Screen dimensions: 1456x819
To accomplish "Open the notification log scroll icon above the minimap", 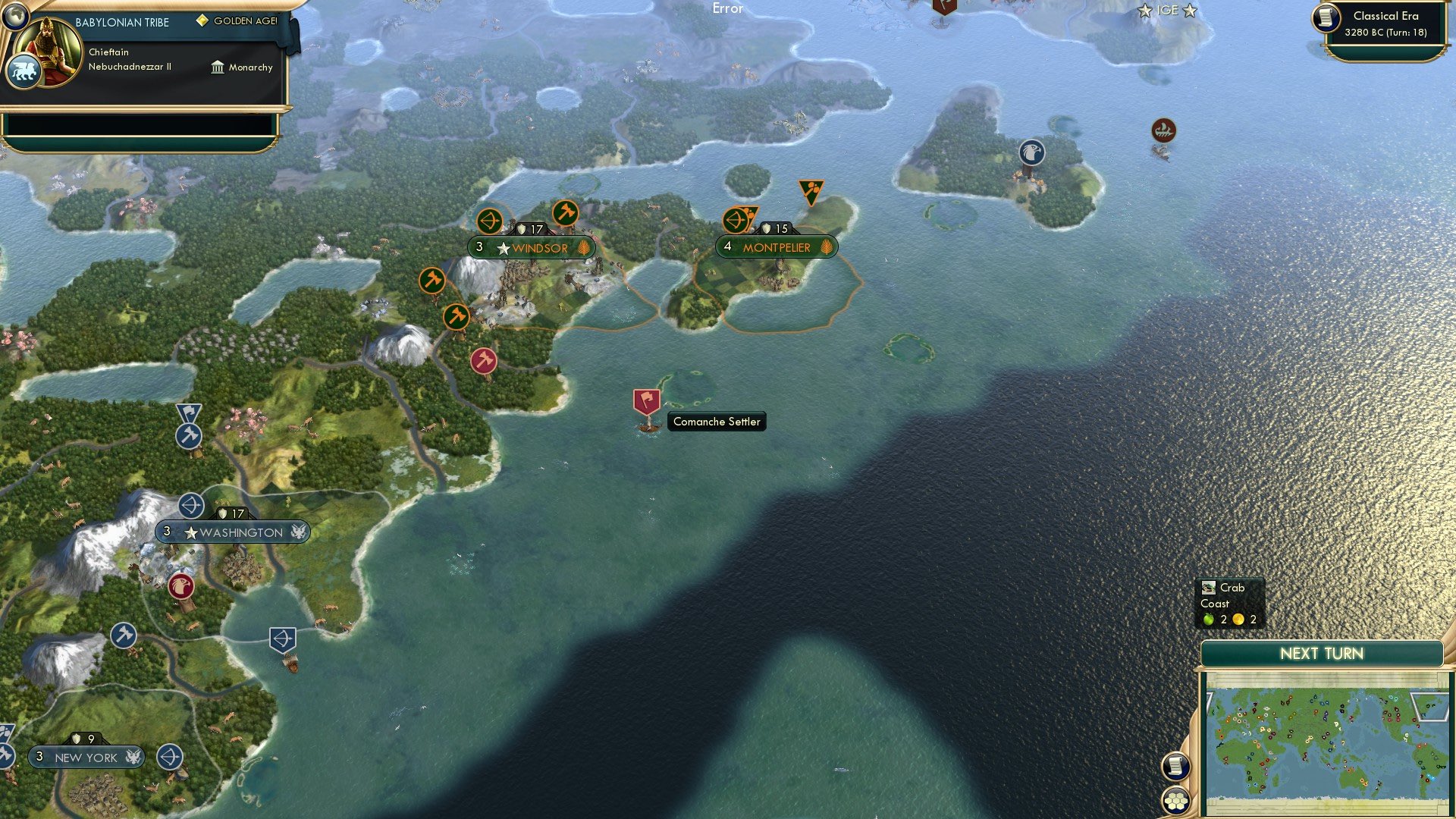I will [1175, 767].
